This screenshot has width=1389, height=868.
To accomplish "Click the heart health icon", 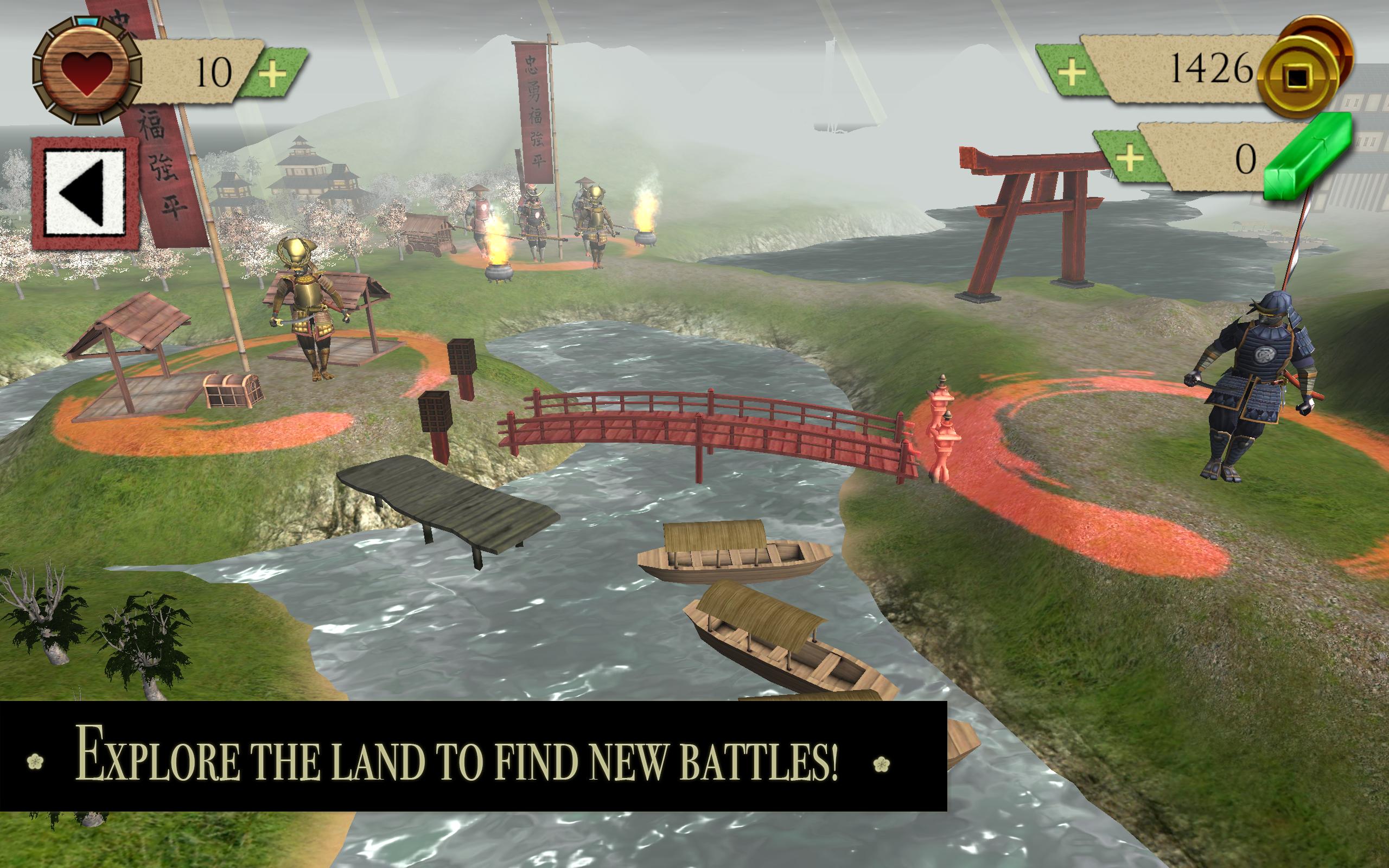I will click(87, 69).
